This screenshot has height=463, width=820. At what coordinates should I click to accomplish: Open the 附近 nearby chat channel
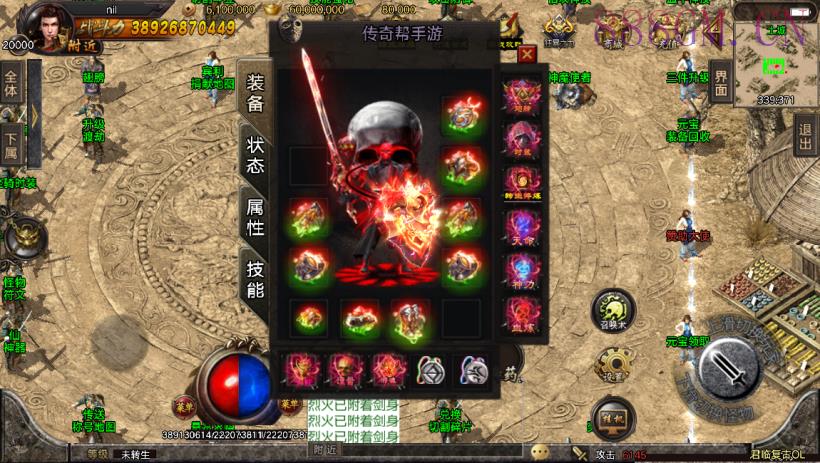pos(325,451)
